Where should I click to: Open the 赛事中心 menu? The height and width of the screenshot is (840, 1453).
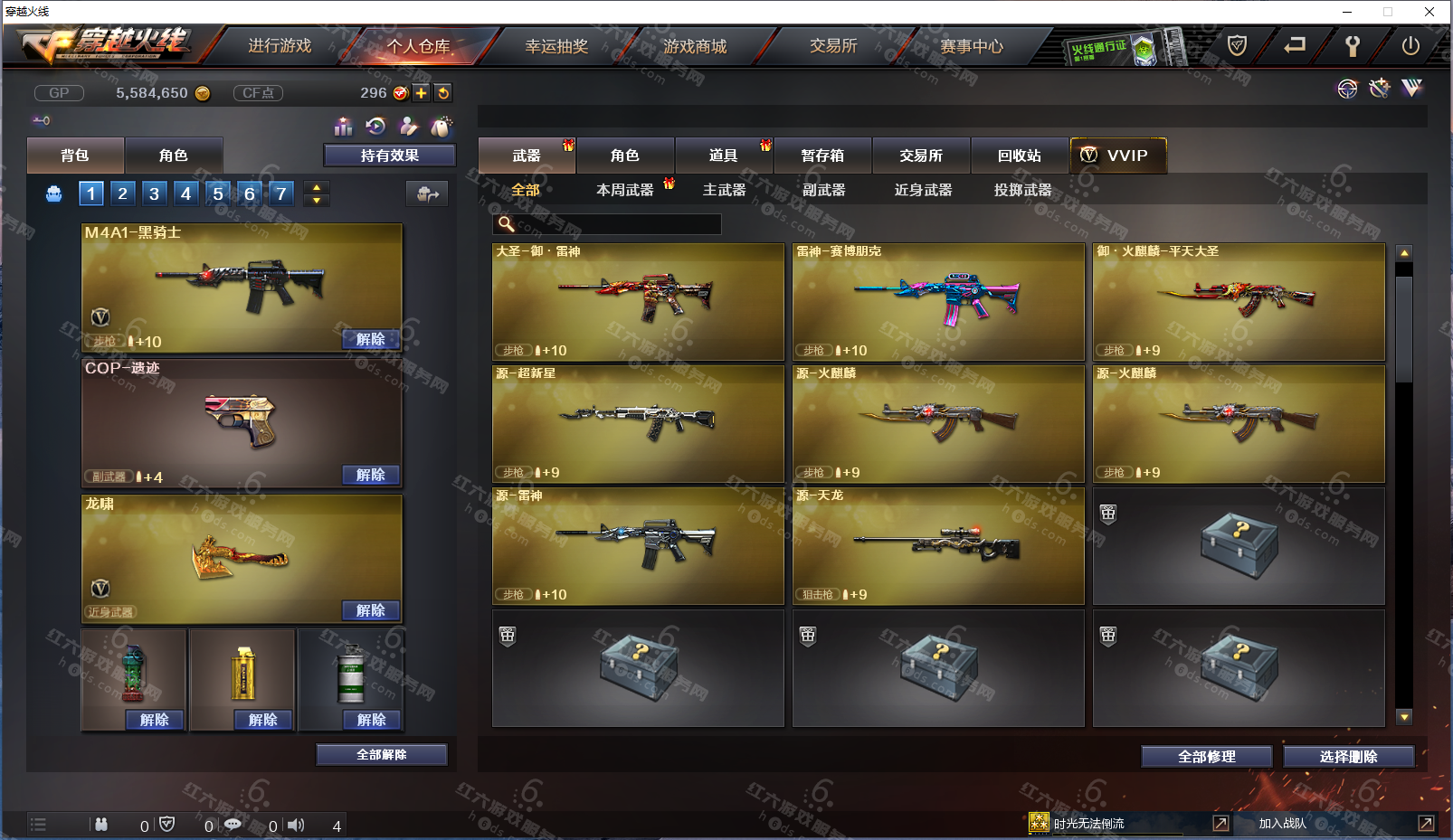(x=972, y=46)
